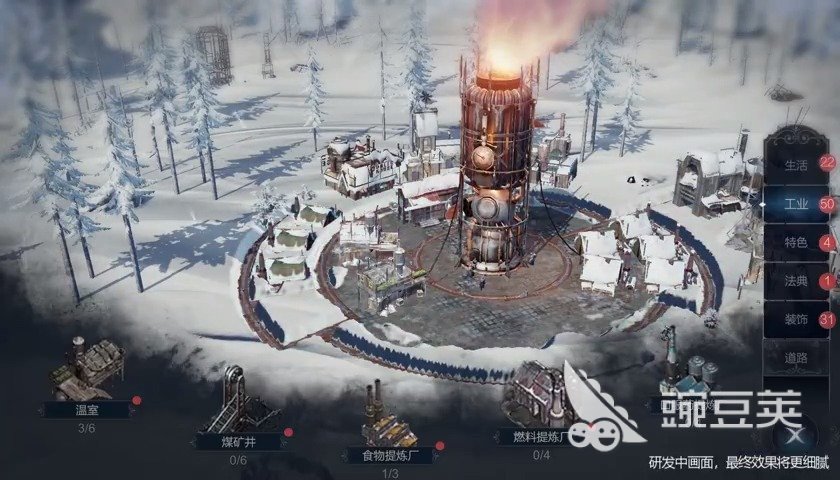Select the 燃料提炼厂 building card
Viewport: 840px width, 480px height.
coord(540,405)
